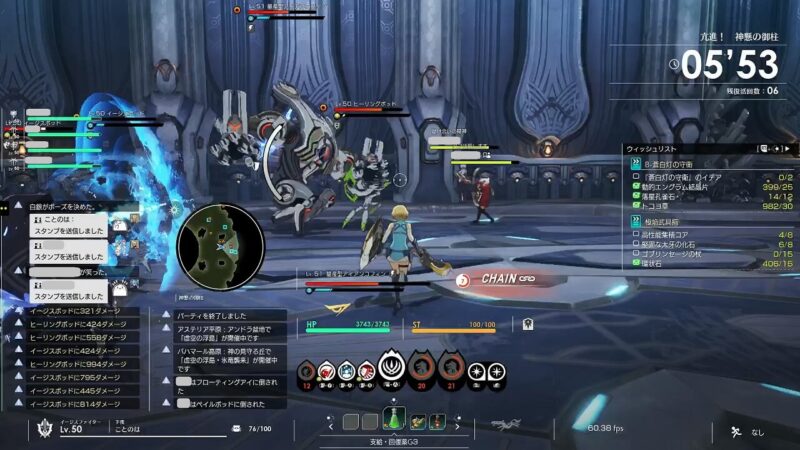
Task: Open the Lv.50 class emblem
Action: tap(42, 430)
